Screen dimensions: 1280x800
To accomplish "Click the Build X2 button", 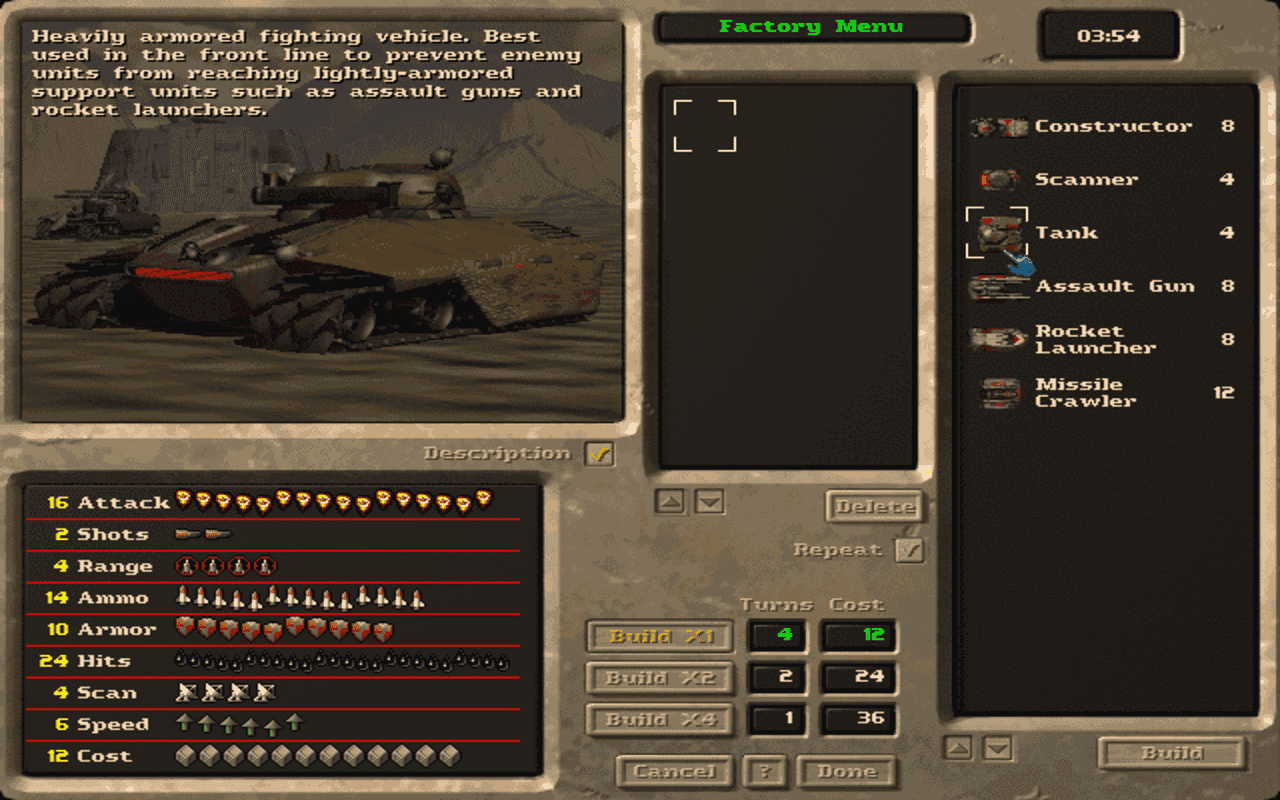I will (x=659, y=678).
